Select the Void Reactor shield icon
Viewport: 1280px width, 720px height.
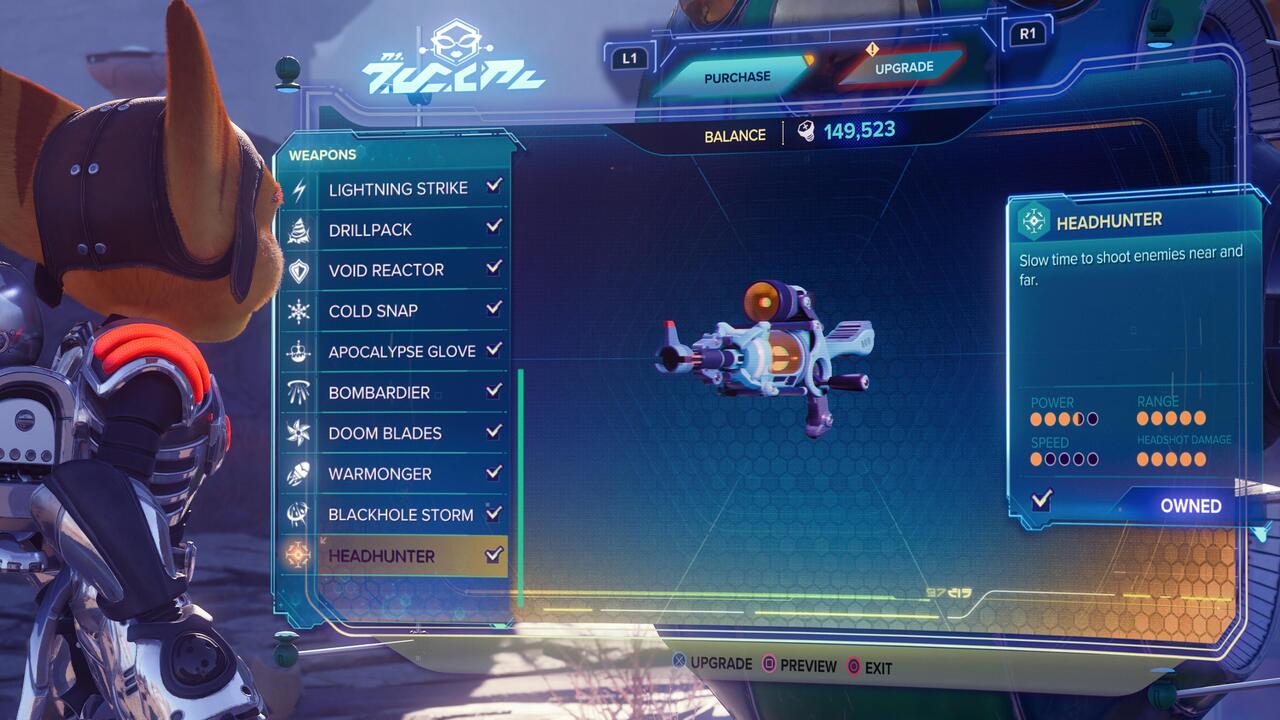click(x=300, y=269)
